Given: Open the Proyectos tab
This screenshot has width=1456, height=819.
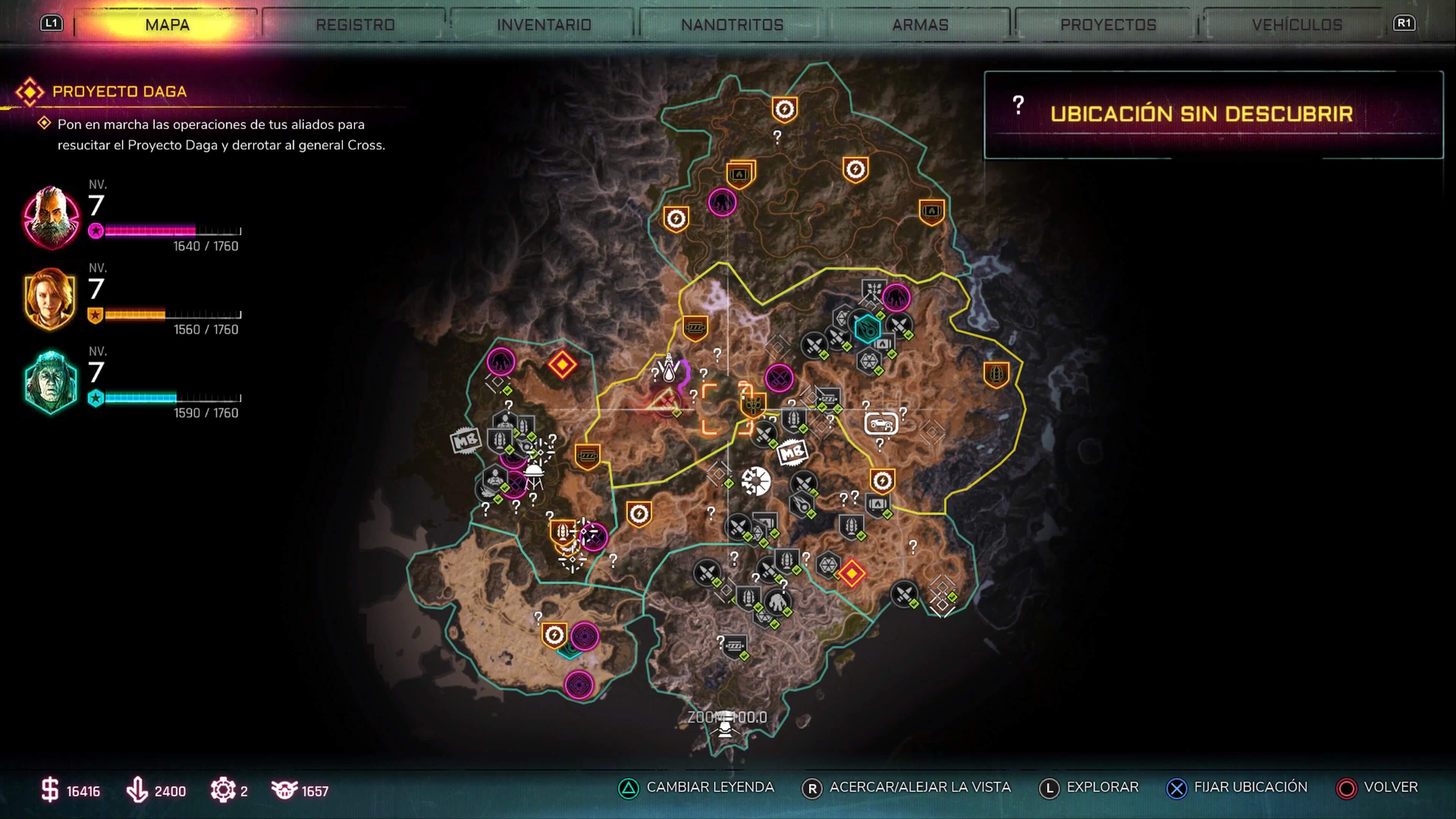Looking at the screenshot, I should tap(1108, 25).
